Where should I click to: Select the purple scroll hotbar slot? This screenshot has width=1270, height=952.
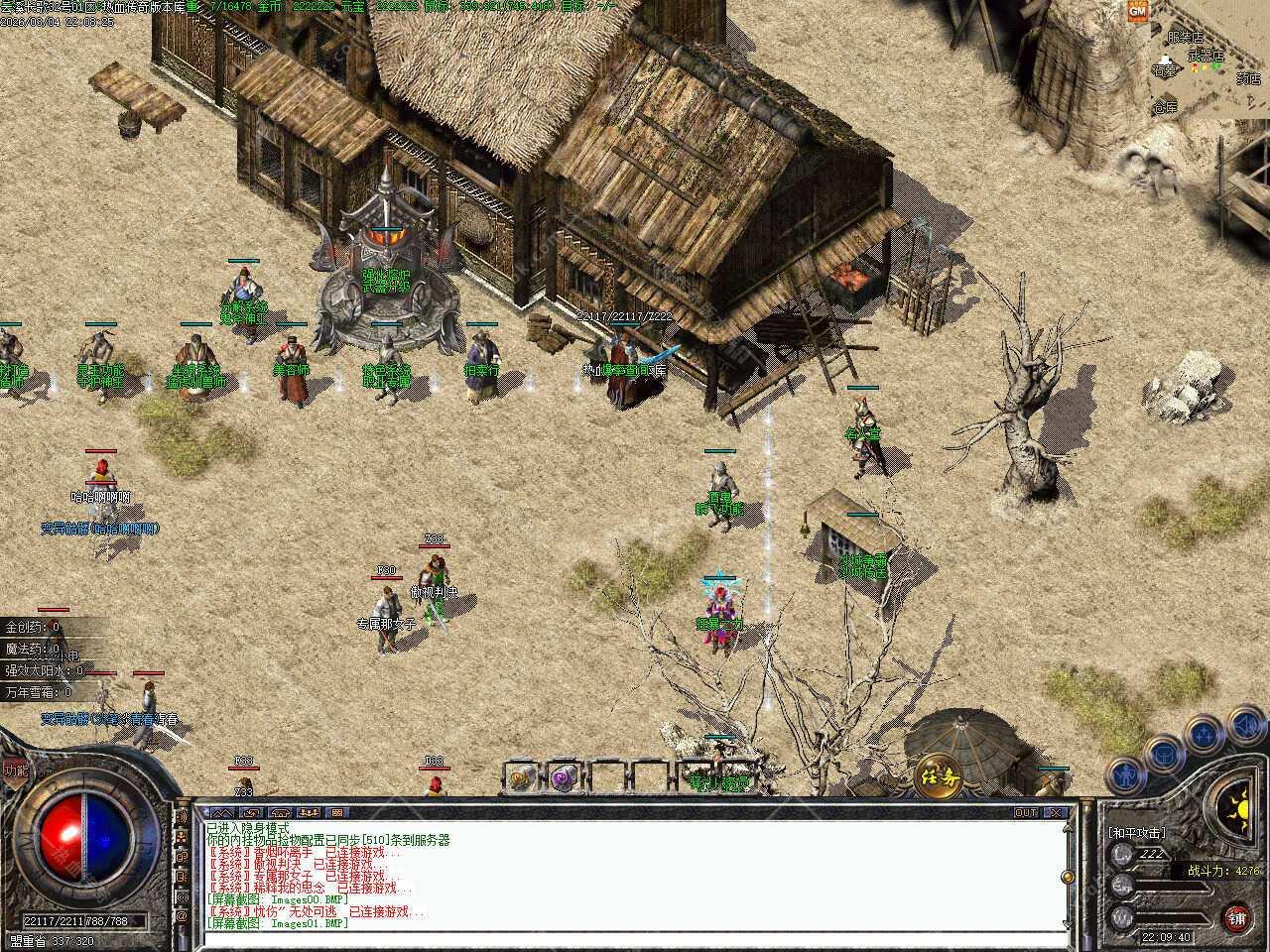pos(566,778)
